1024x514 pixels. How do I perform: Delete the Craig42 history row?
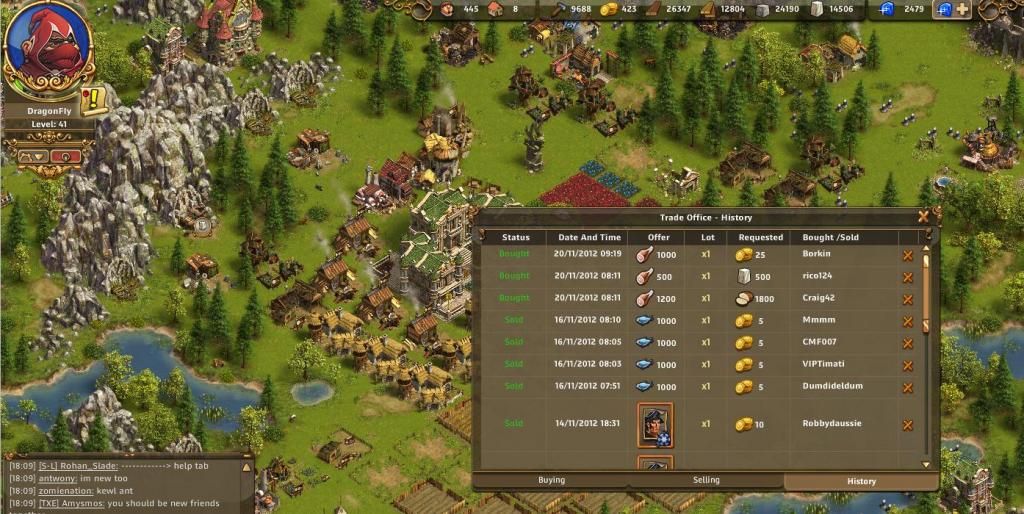[x=908, y=299]
